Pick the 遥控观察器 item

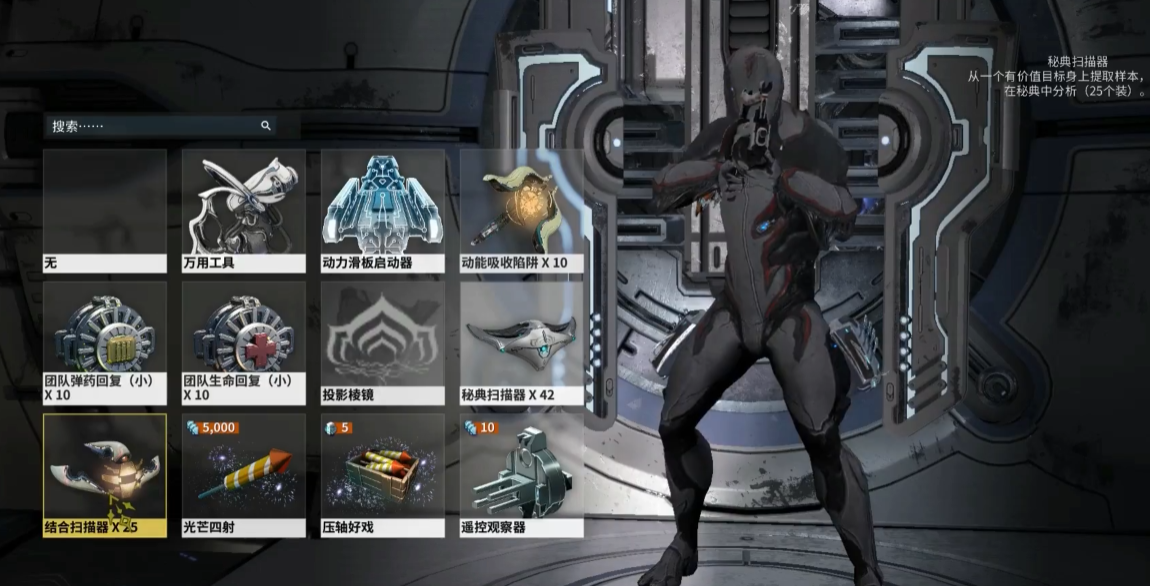pos(521,475)
